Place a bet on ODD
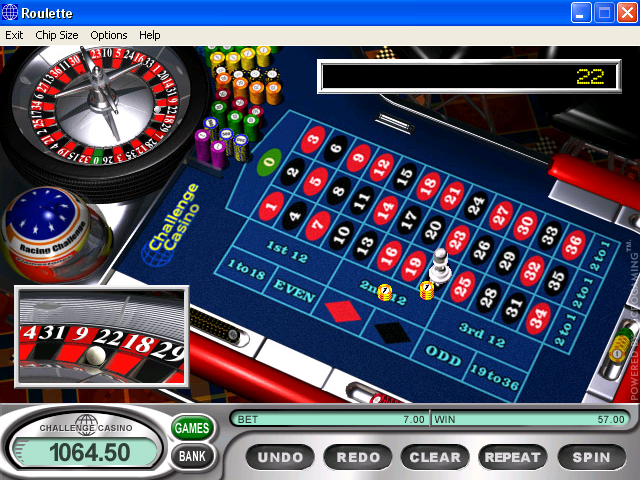This screenshot has width=640, height=480. pos(441,353)
